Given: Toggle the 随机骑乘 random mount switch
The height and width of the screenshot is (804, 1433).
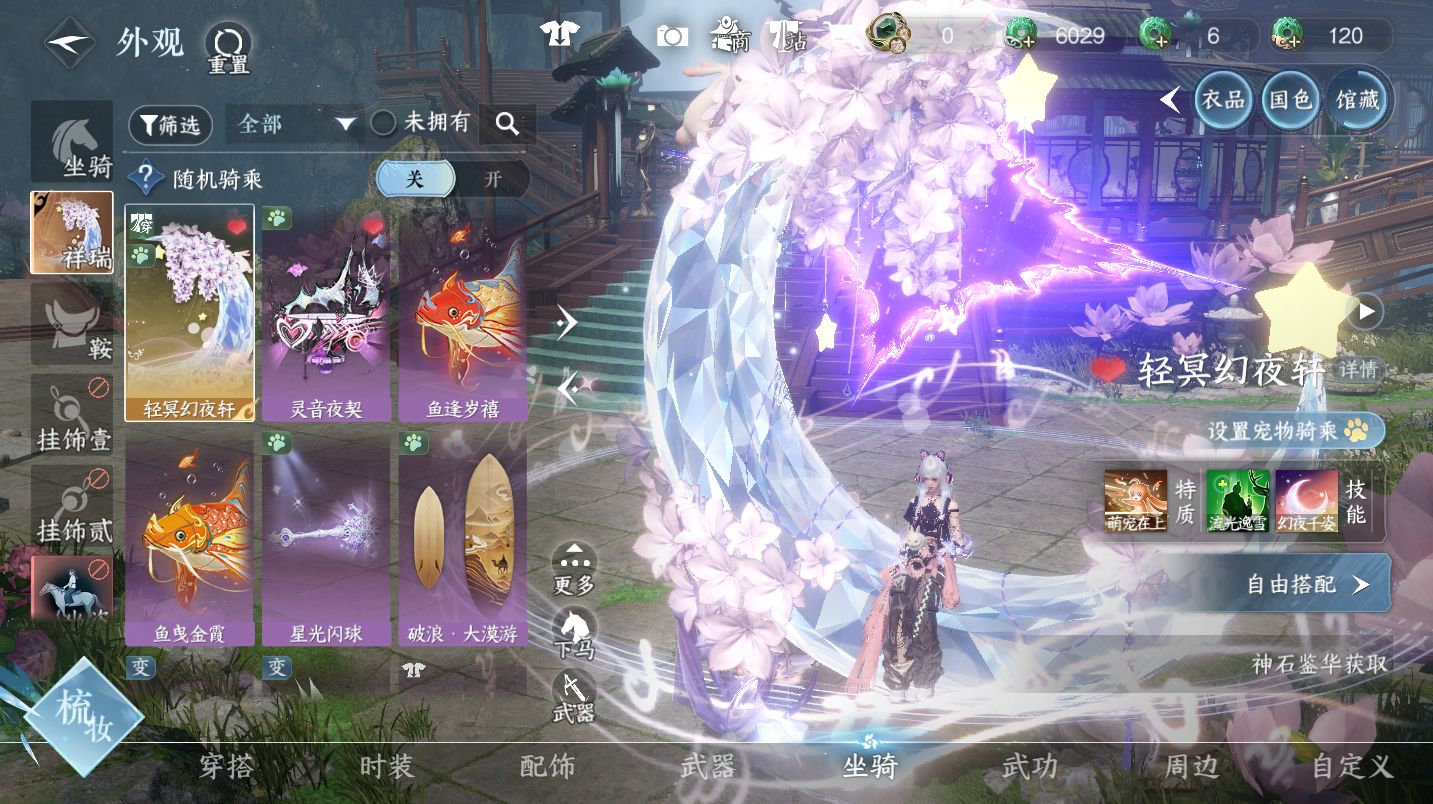Looking at the screenshot, I should coord(452,179).
